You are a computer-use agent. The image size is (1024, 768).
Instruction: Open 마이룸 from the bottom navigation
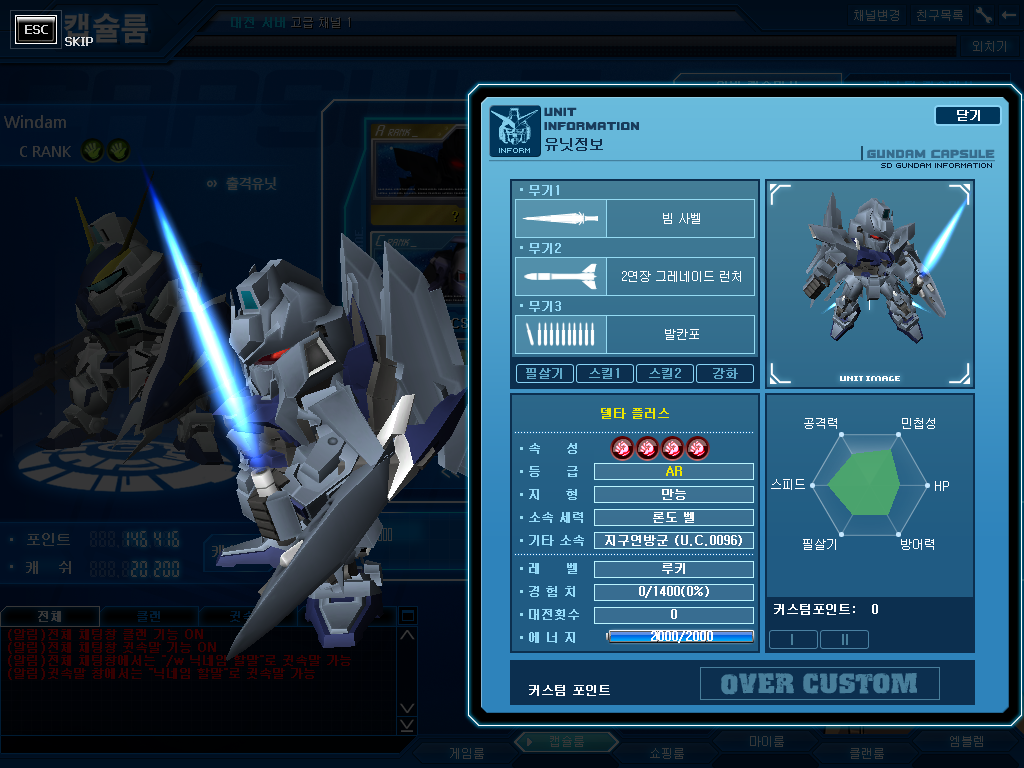coord(766,742)
